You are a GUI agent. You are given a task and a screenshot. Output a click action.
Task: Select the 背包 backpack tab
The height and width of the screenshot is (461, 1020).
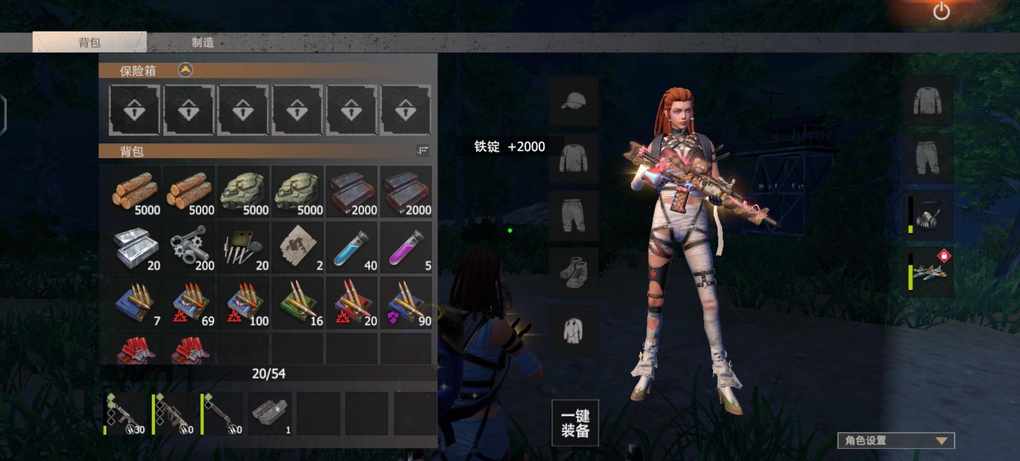89,43
